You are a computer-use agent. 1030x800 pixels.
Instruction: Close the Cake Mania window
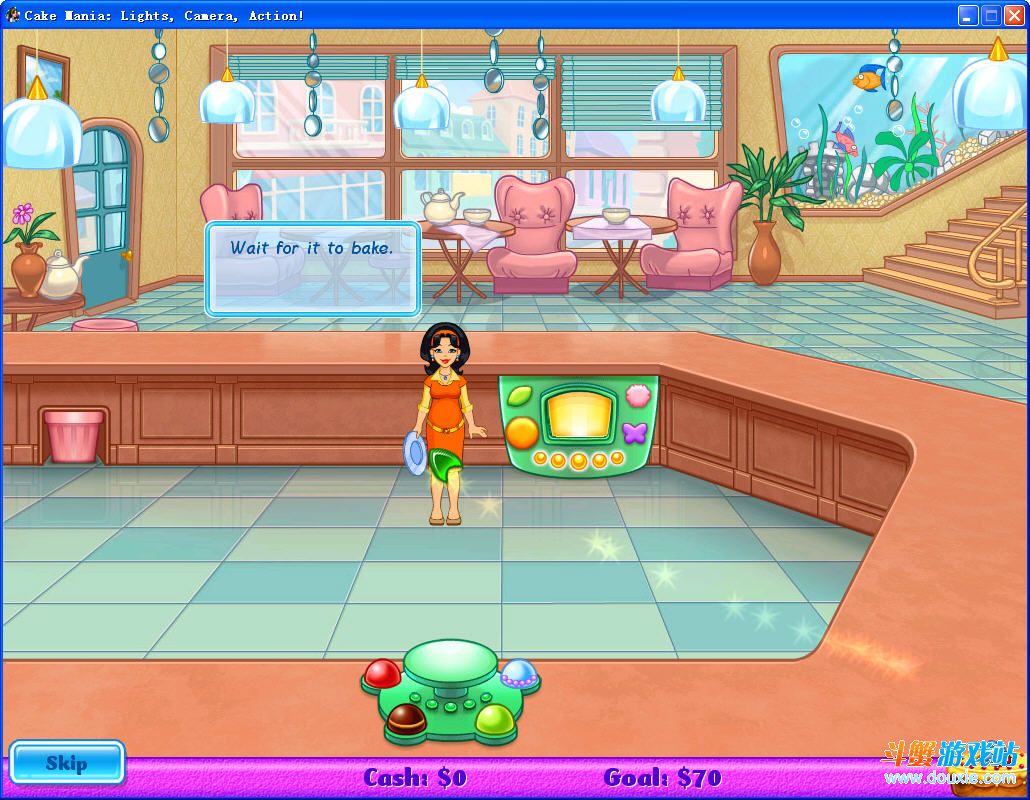[x=1013, y=15]
